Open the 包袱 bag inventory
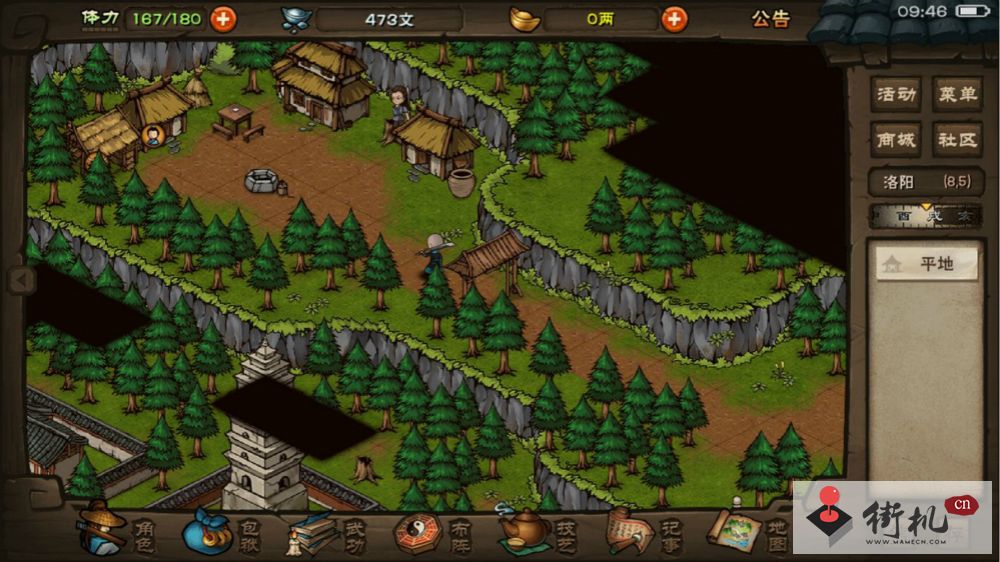The width and height of the screenshot is (1000, 562). tap(221, 530)
